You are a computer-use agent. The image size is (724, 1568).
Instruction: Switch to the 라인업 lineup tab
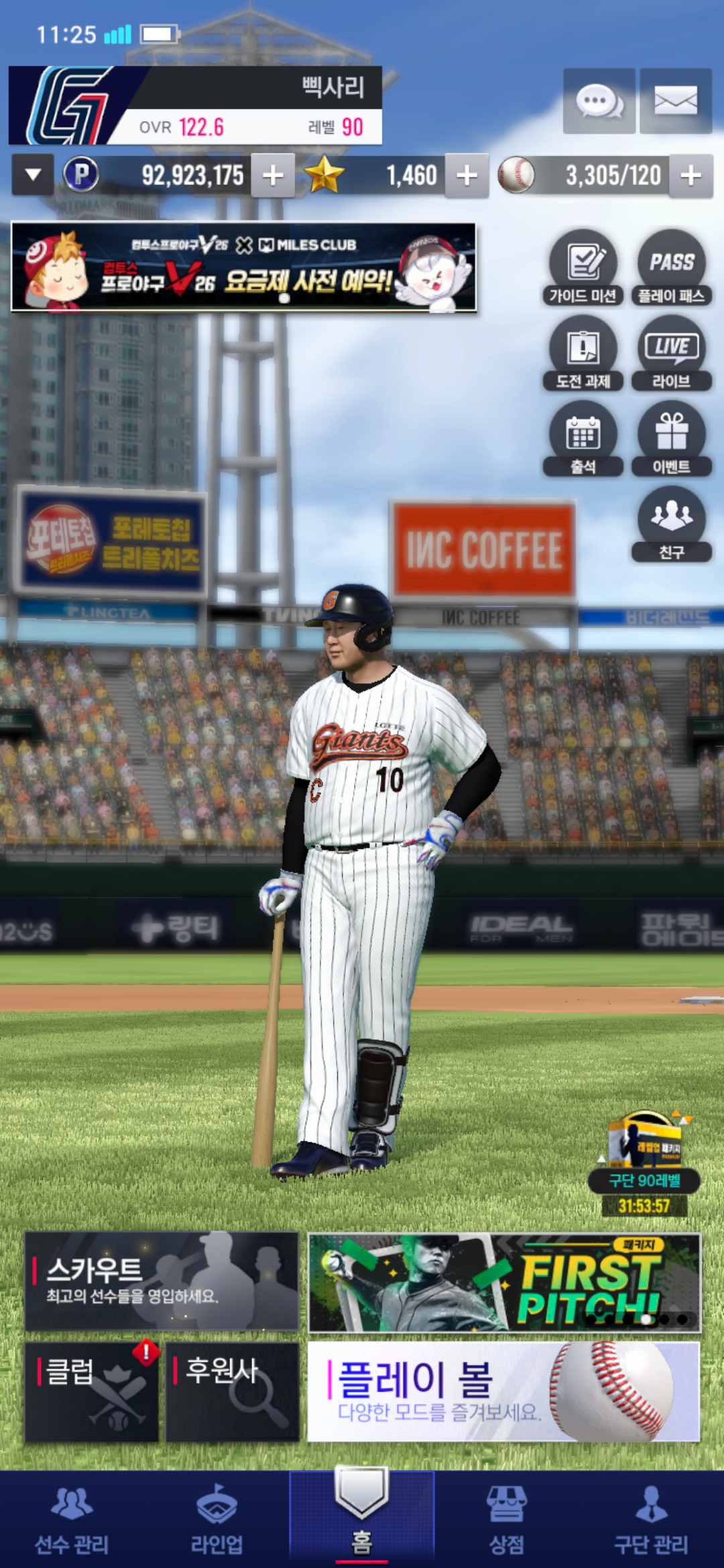(217, 1521)
